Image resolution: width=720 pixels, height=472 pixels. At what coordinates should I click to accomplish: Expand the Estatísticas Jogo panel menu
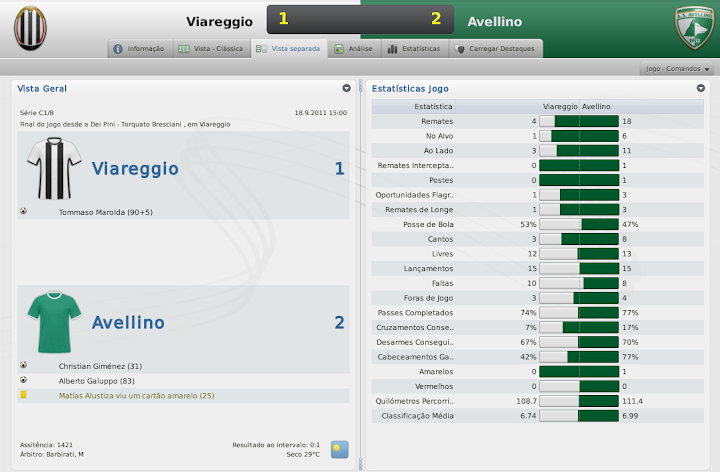point(701,88)
